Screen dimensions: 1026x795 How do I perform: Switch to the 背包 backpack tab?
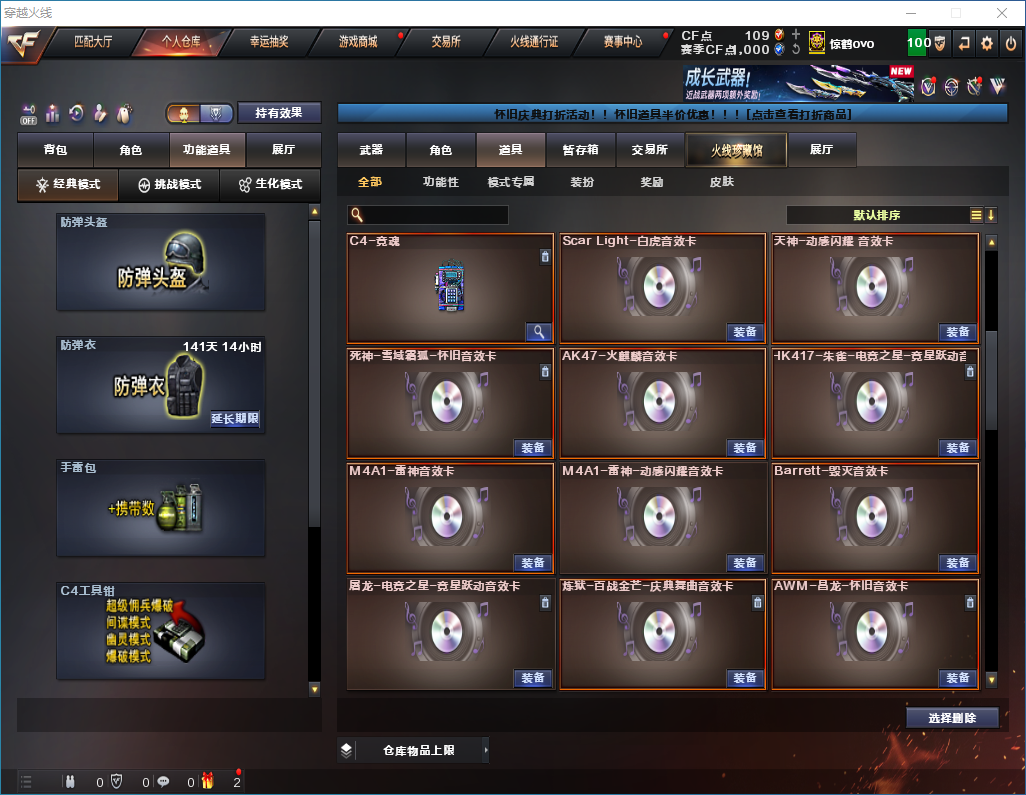(55, 150)
